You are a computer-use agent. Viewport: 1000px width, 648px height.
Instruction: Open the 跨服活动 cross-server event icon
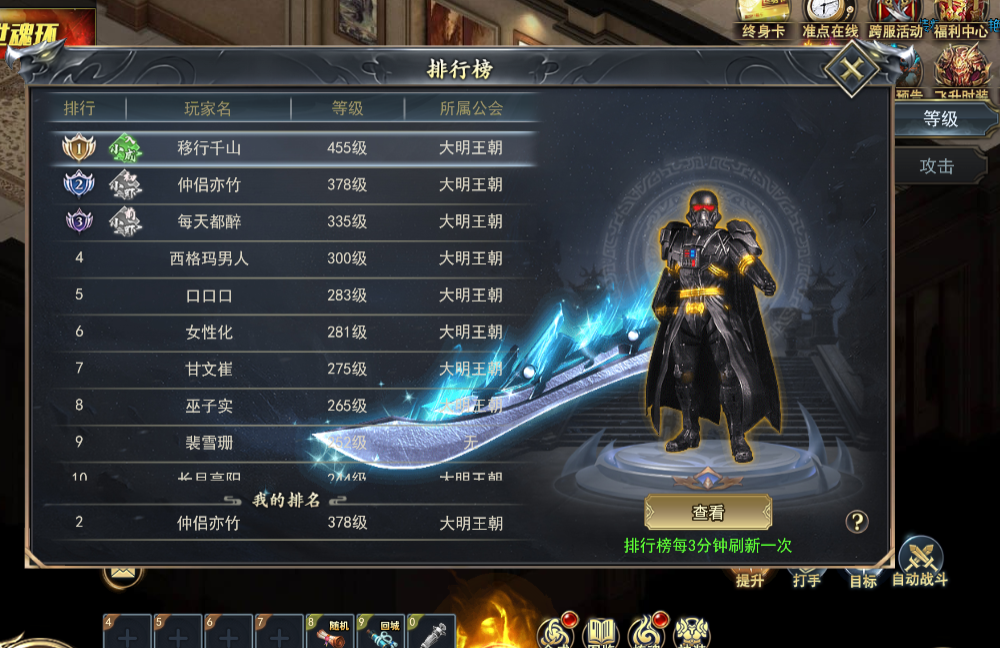tap(895, 18)
